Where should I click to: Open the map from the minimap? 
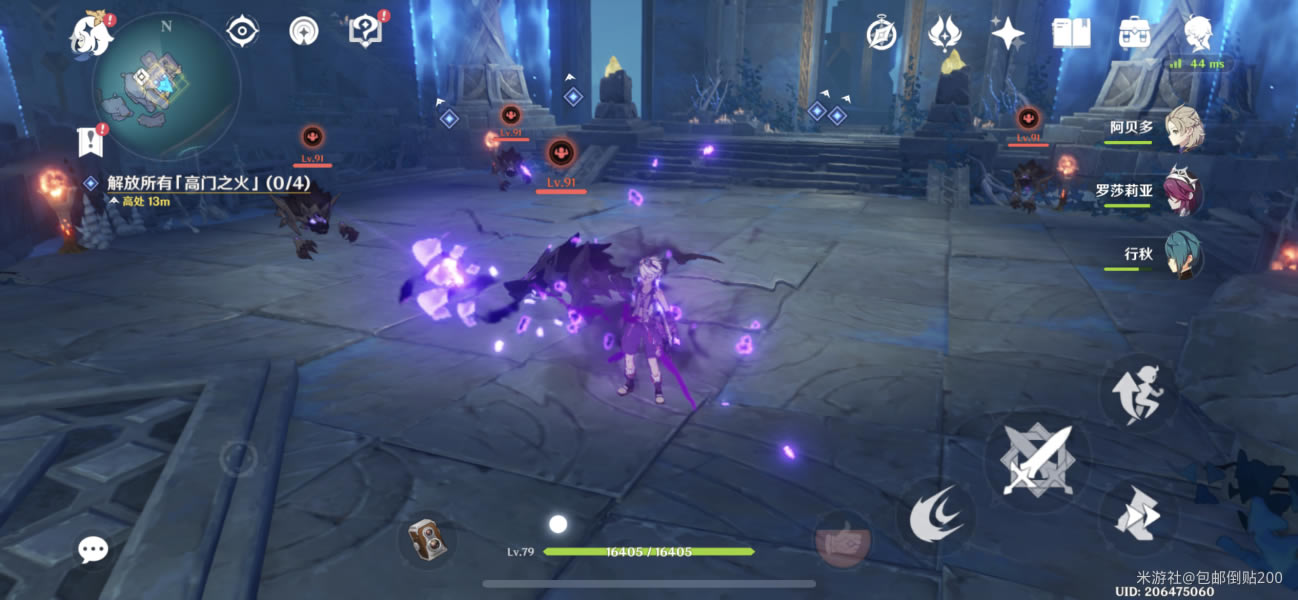pyautogui.click(x=165, y=88)
